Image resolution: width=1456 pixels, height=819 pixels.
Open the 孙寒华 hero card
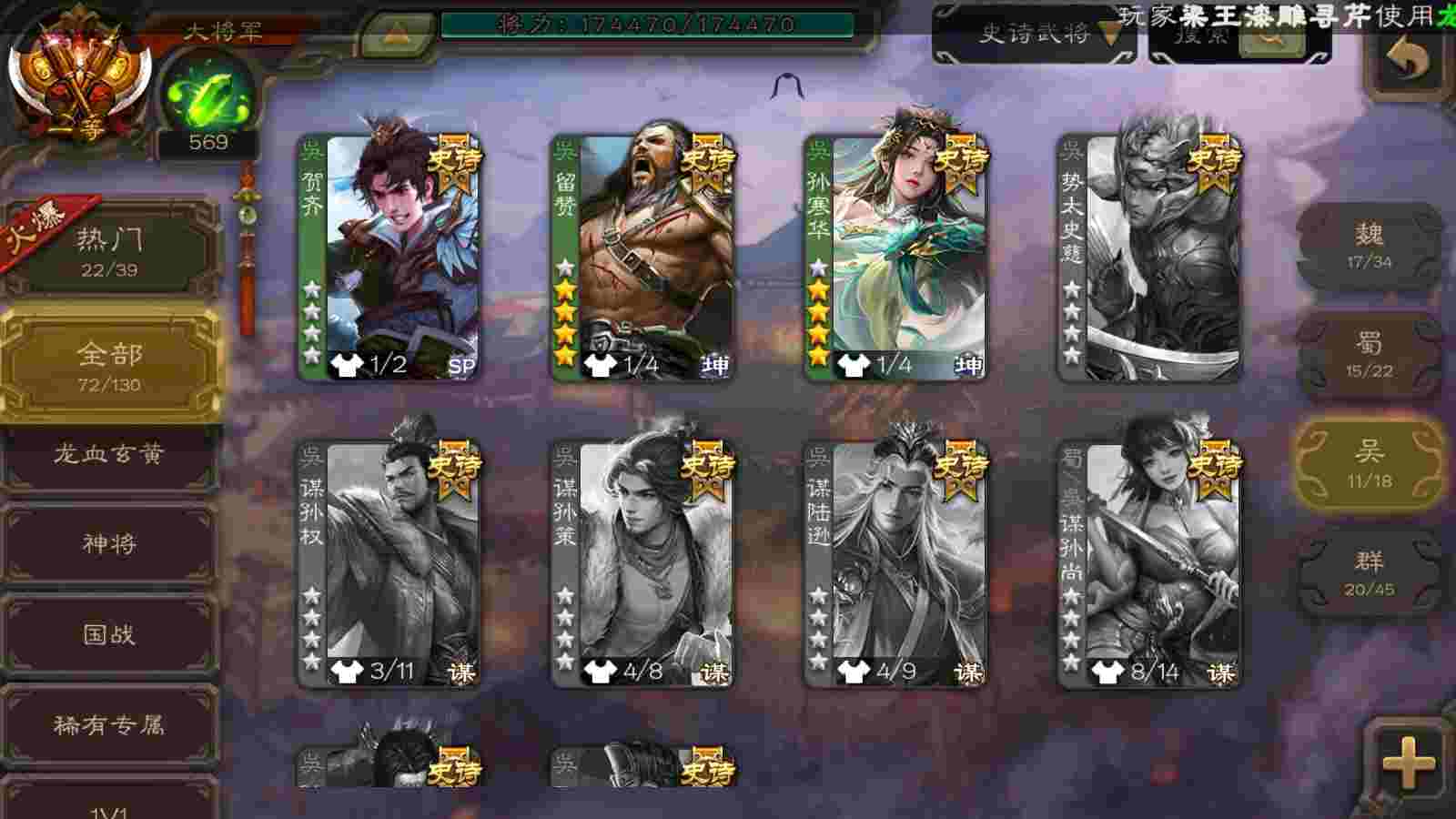(895, 258)
